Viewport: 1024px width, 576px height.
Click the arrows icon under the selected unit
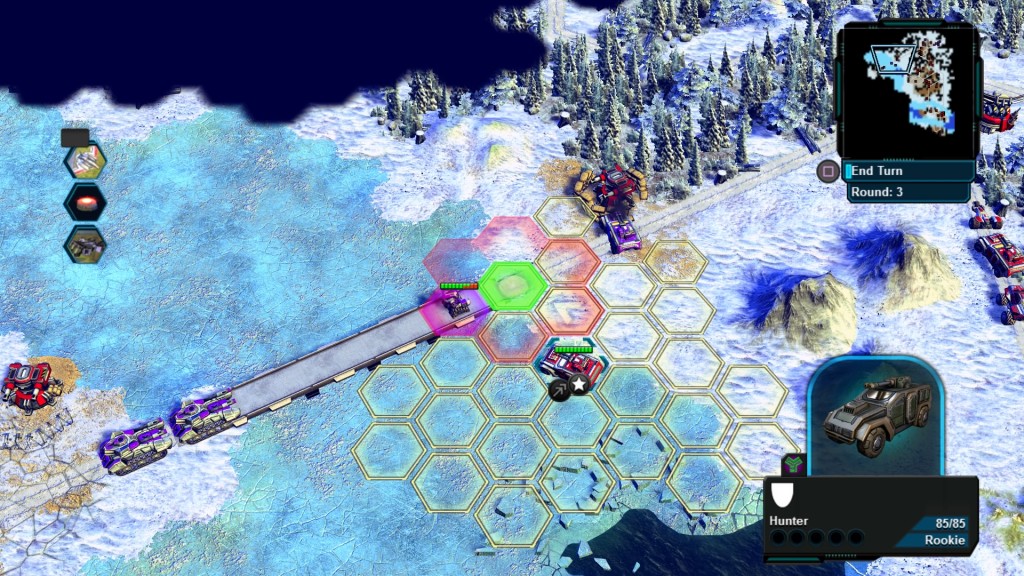click(x=558, y=386)
